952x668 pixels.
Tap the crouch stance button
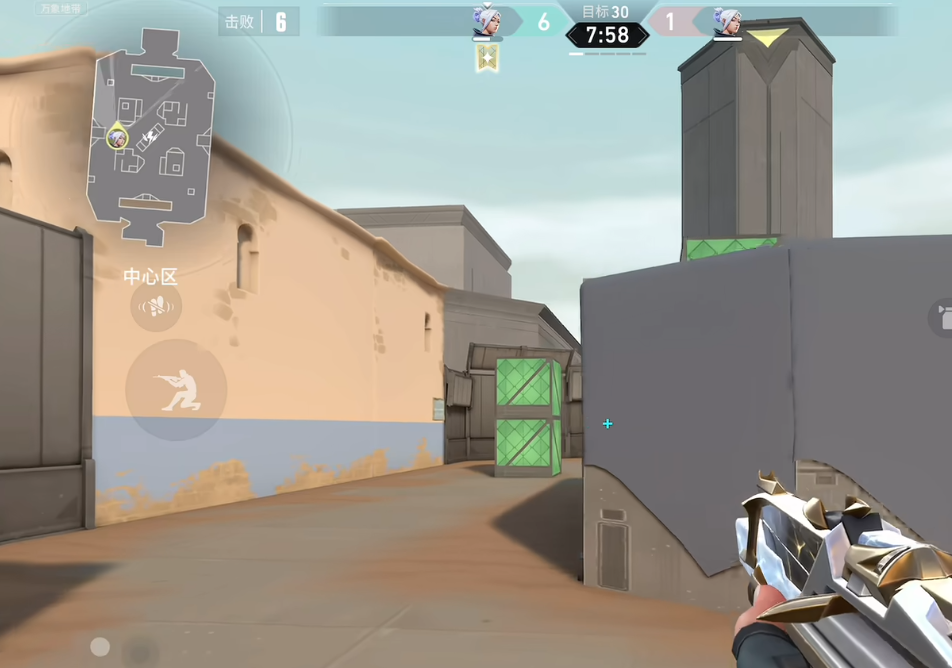point(176,389)
